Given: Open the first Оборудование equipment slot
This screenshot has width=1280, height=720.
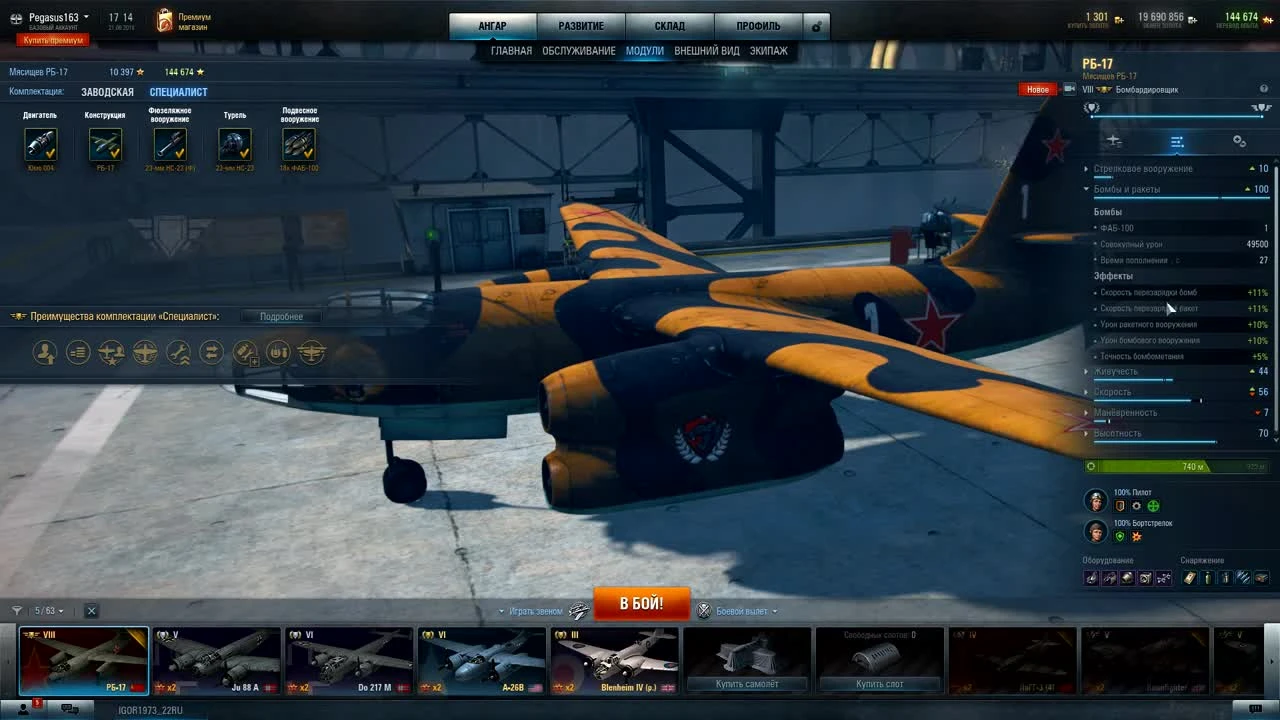Looking at the screenshot, I should click(1090, 577).
